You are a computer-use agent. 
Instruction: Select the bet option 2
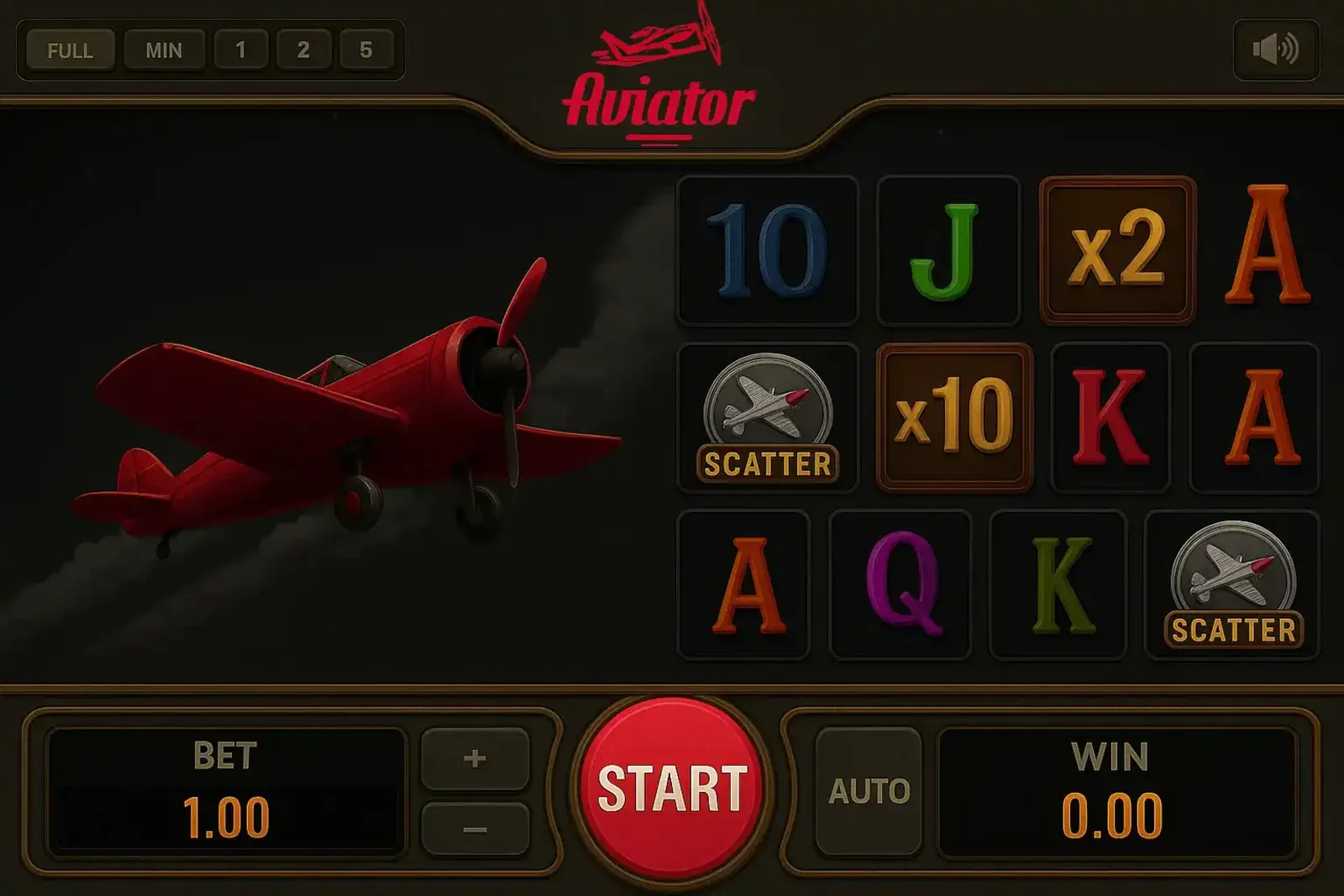point(304,50)
